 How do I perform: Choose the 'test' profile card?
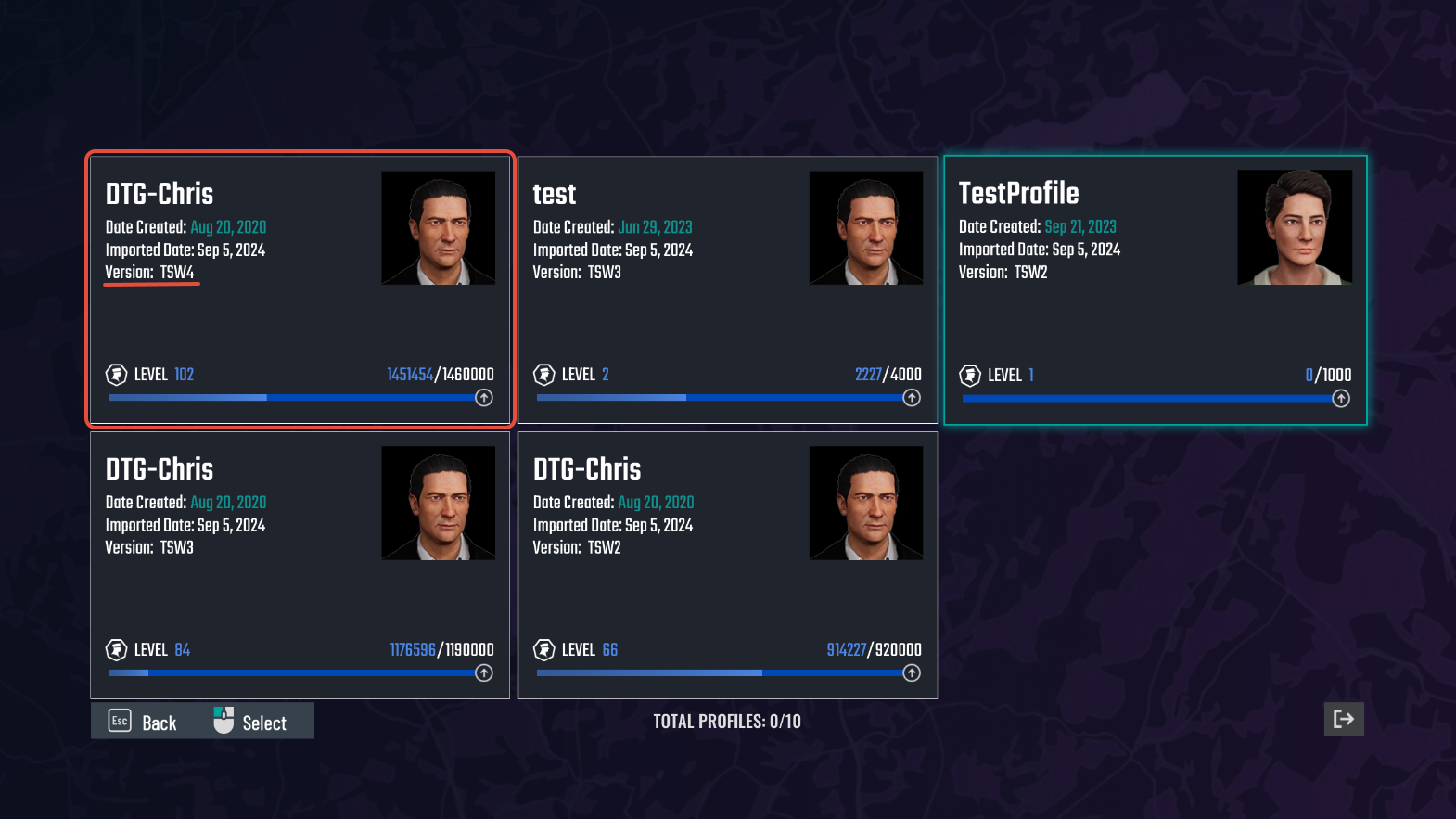(727, 290)
